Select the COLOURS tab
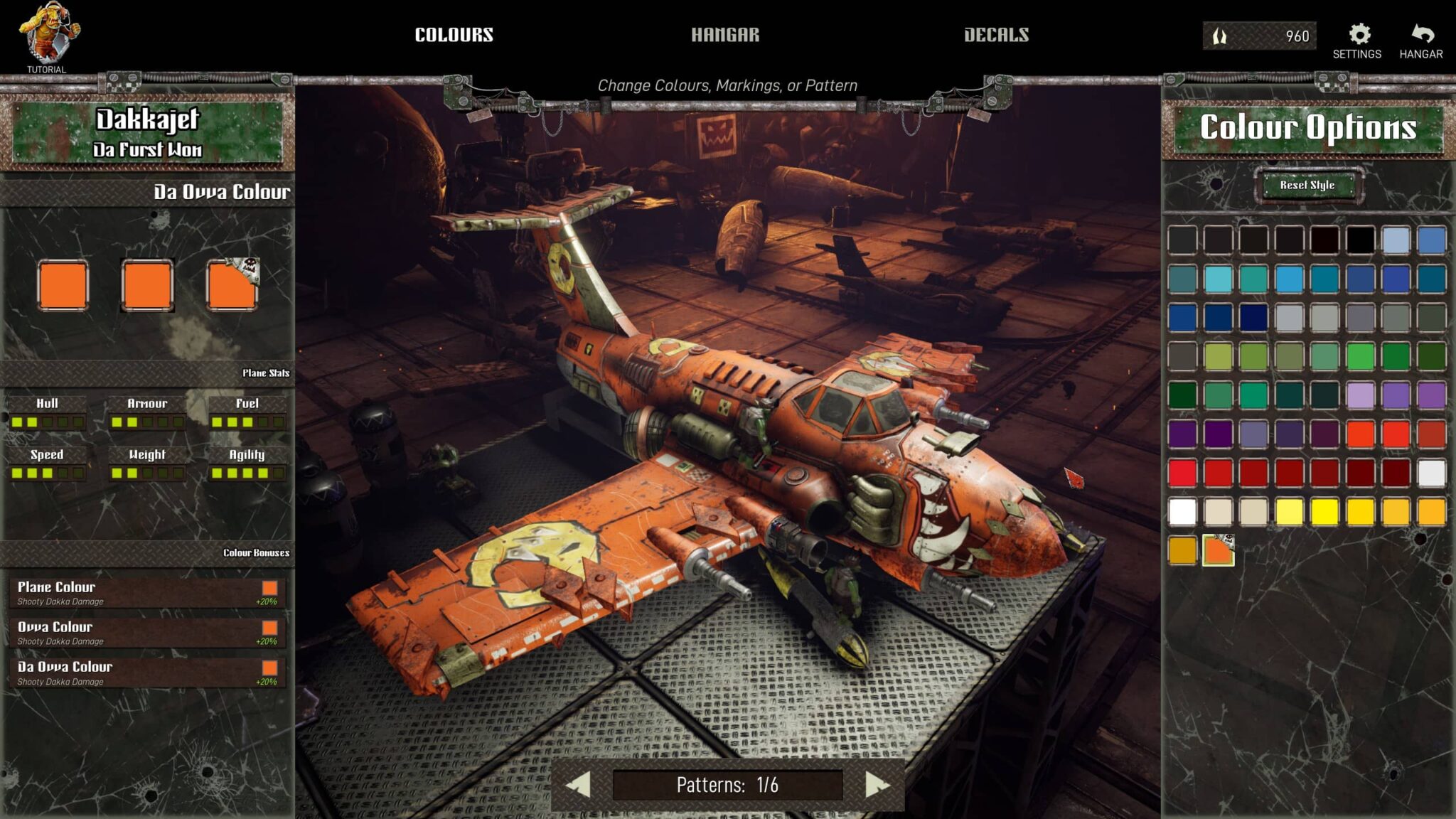Viewport: 1456px width, 819px height. click(x=454, y=33)
